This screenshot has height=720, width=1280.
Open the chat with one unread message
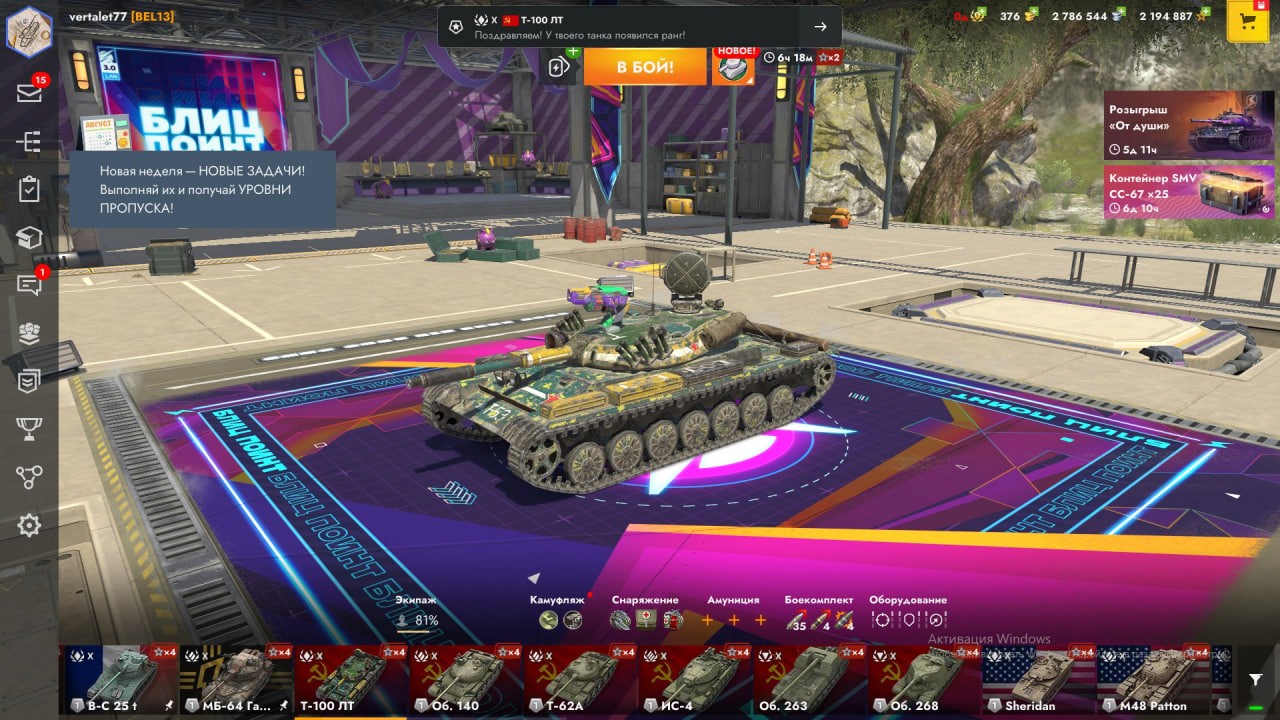point(29,285)
